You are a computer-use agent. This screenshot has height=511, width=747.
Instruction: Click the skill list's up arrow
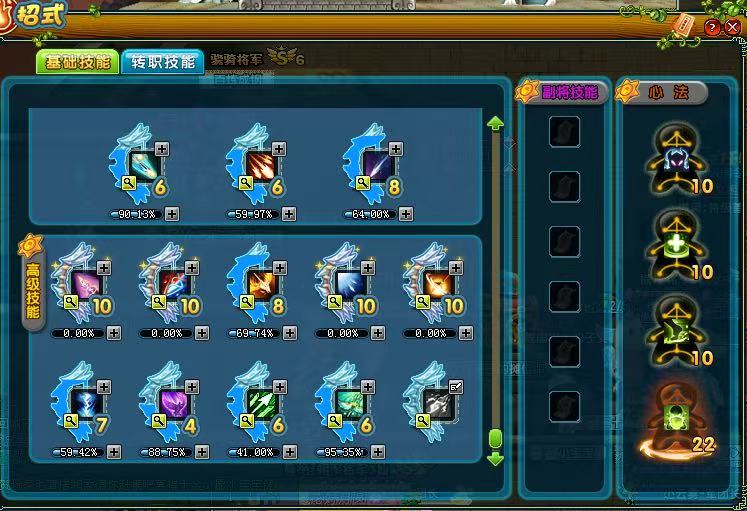tap(494, 123)
